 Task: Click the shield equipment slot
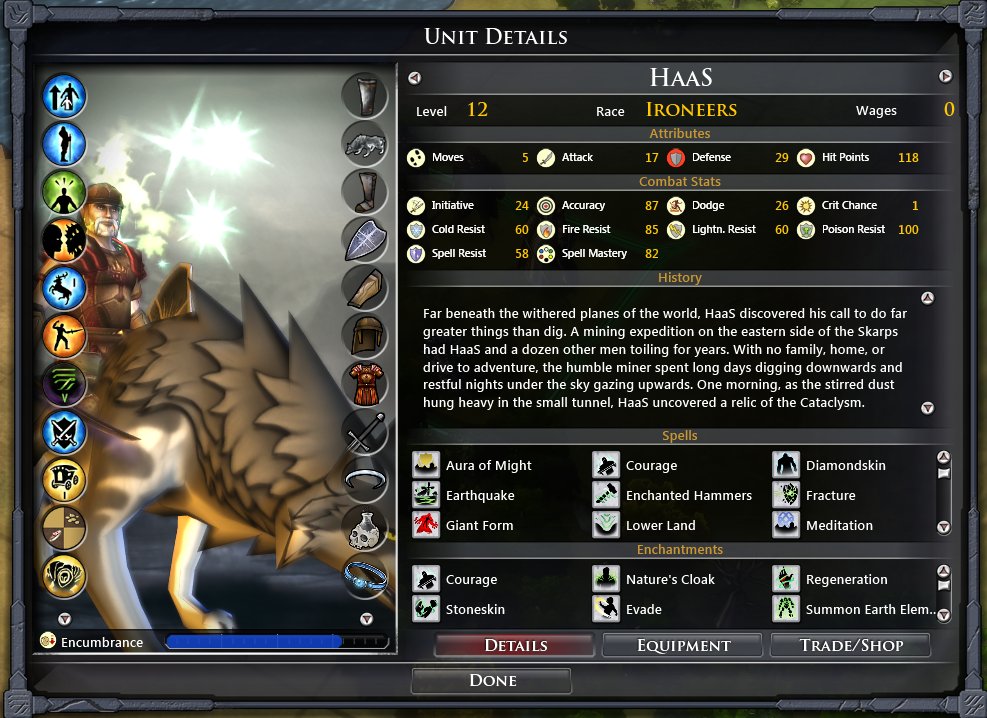click(365, 240)
